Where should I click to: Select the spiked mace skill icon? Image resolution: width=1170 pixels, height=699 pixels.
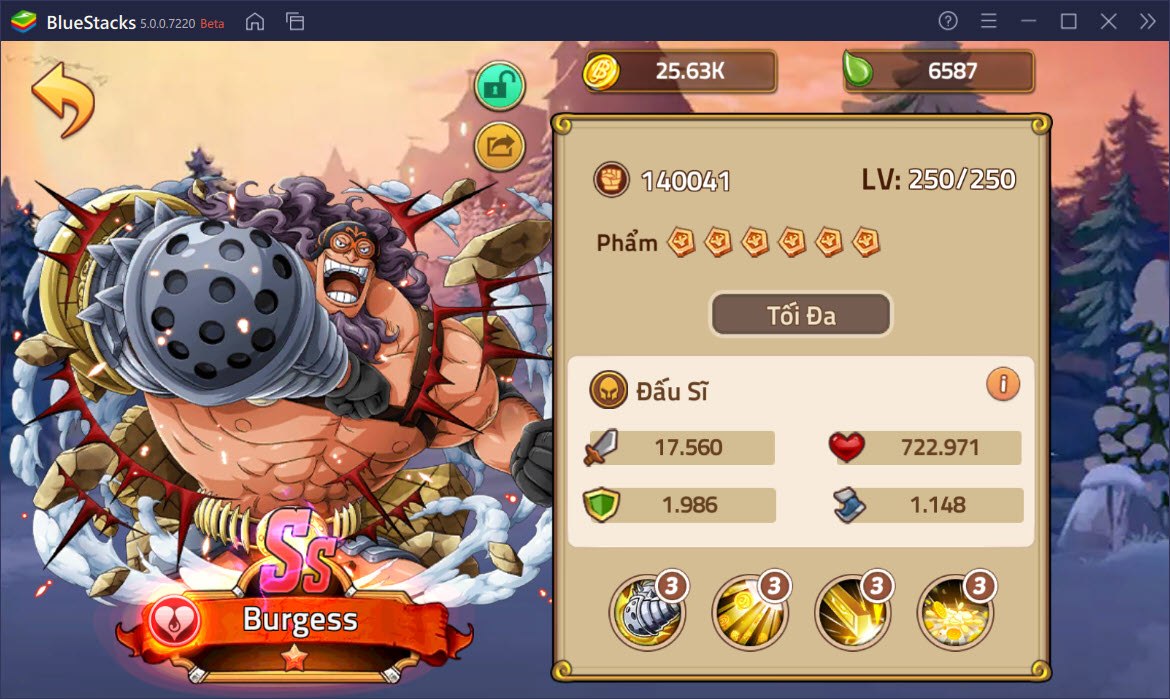pyautogui.click(x=647, y=610)
